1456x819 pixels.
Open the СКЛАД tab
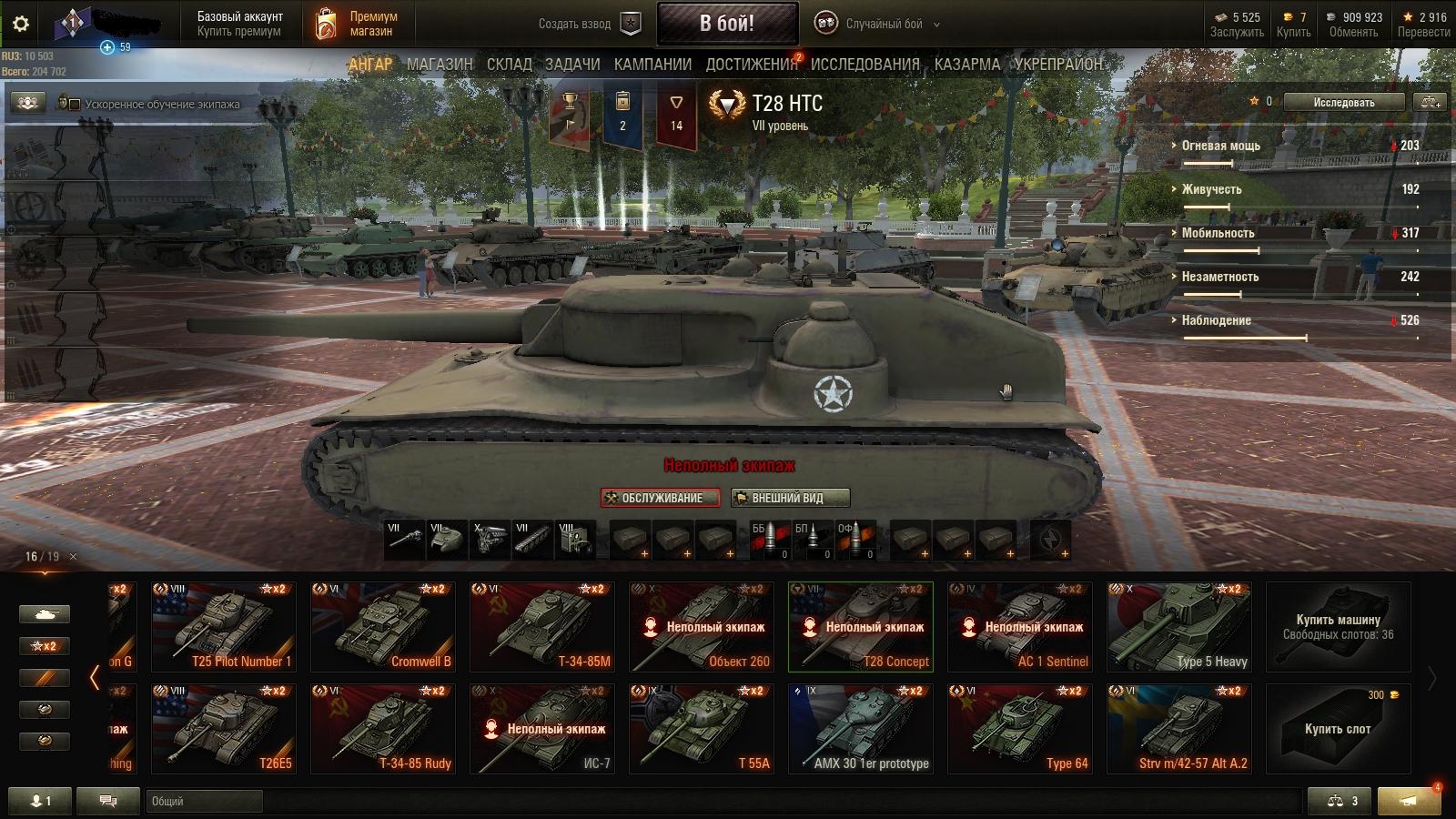pos(509,65)
